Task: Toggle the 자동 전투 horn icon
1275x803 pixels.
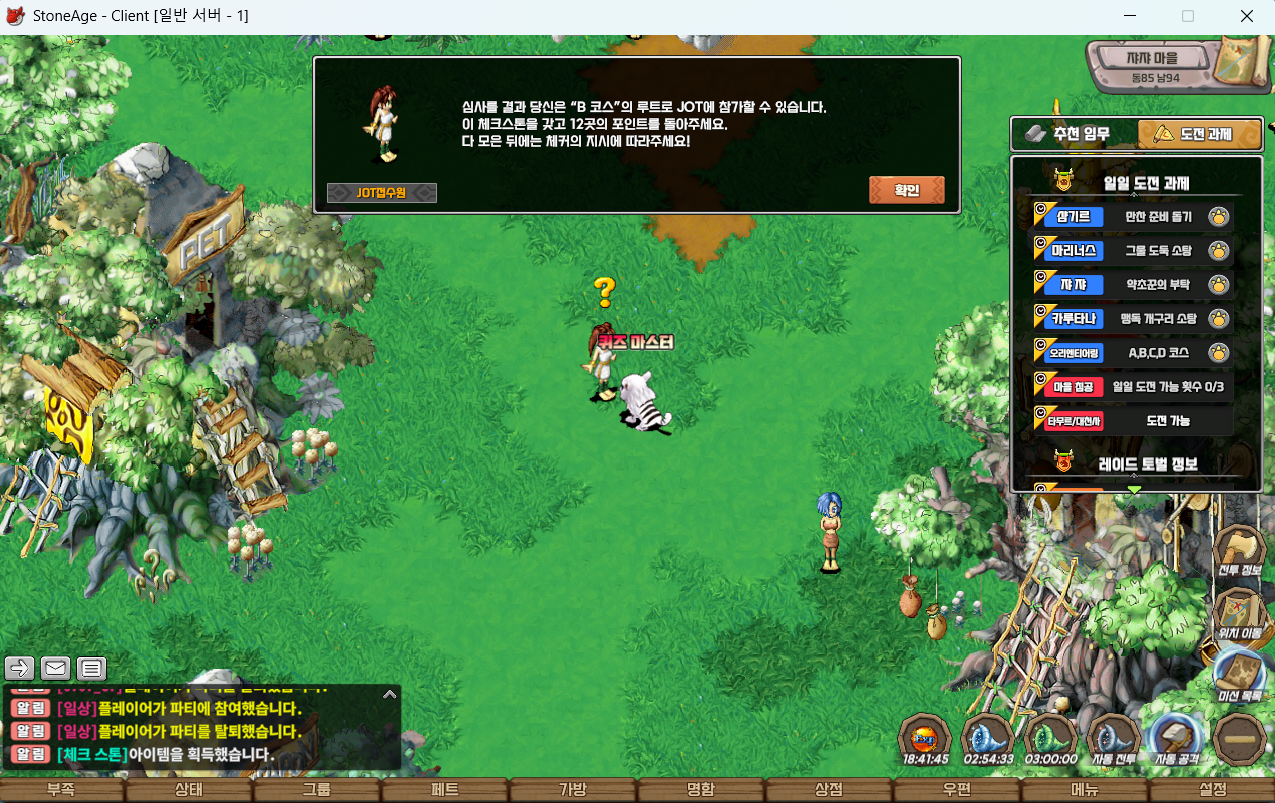Action: click(x=1114, y=741)
